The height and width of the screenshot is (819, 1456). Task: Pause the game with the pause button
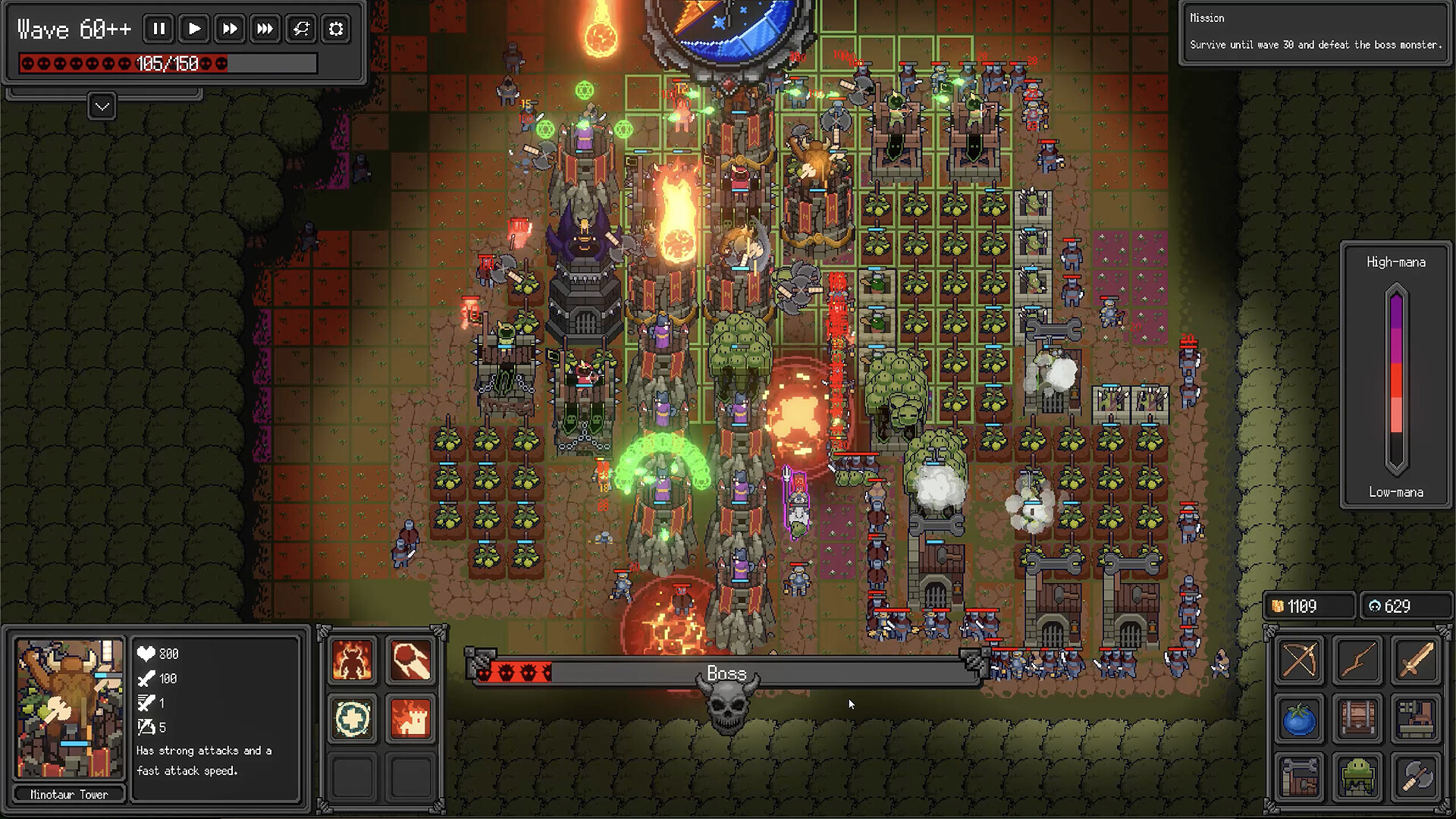(x=158, y=29)
